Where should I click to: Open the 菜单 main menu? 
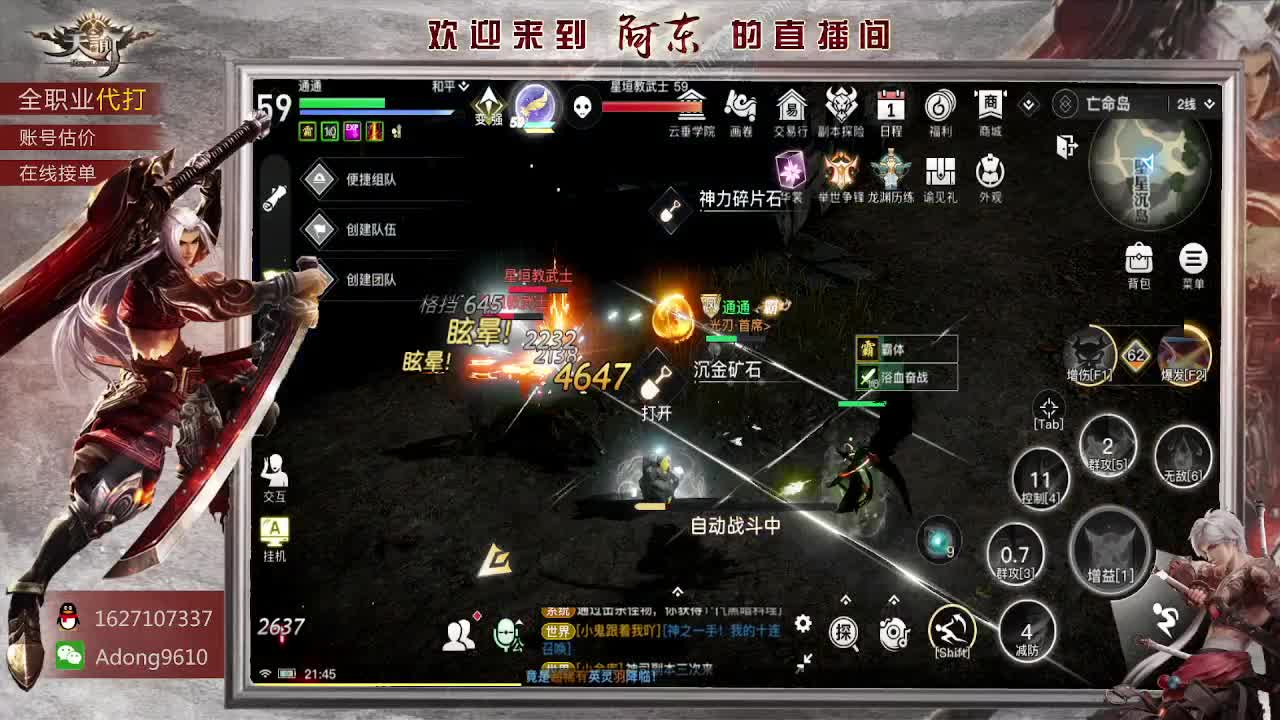1194,262
